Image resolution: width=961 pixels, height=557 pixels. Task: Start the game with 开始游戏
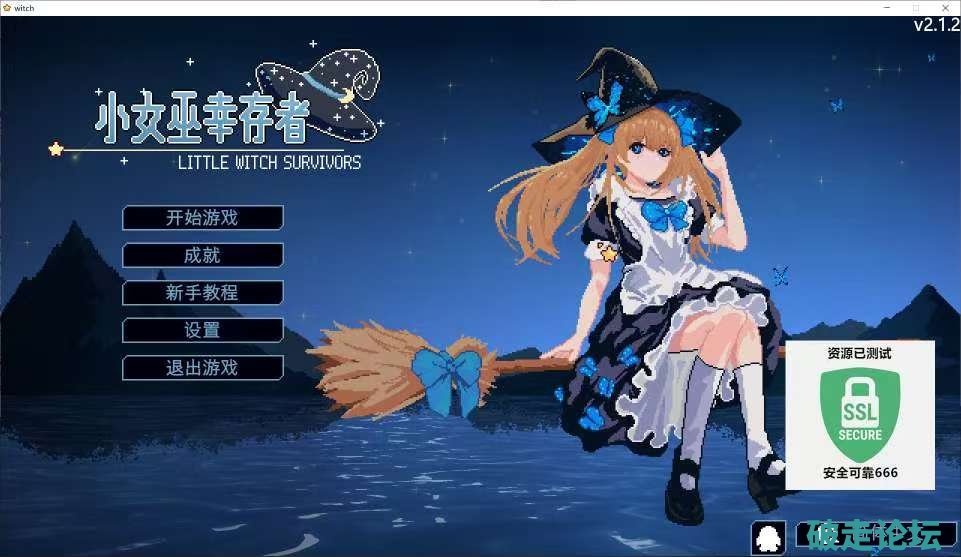(202, 218)
